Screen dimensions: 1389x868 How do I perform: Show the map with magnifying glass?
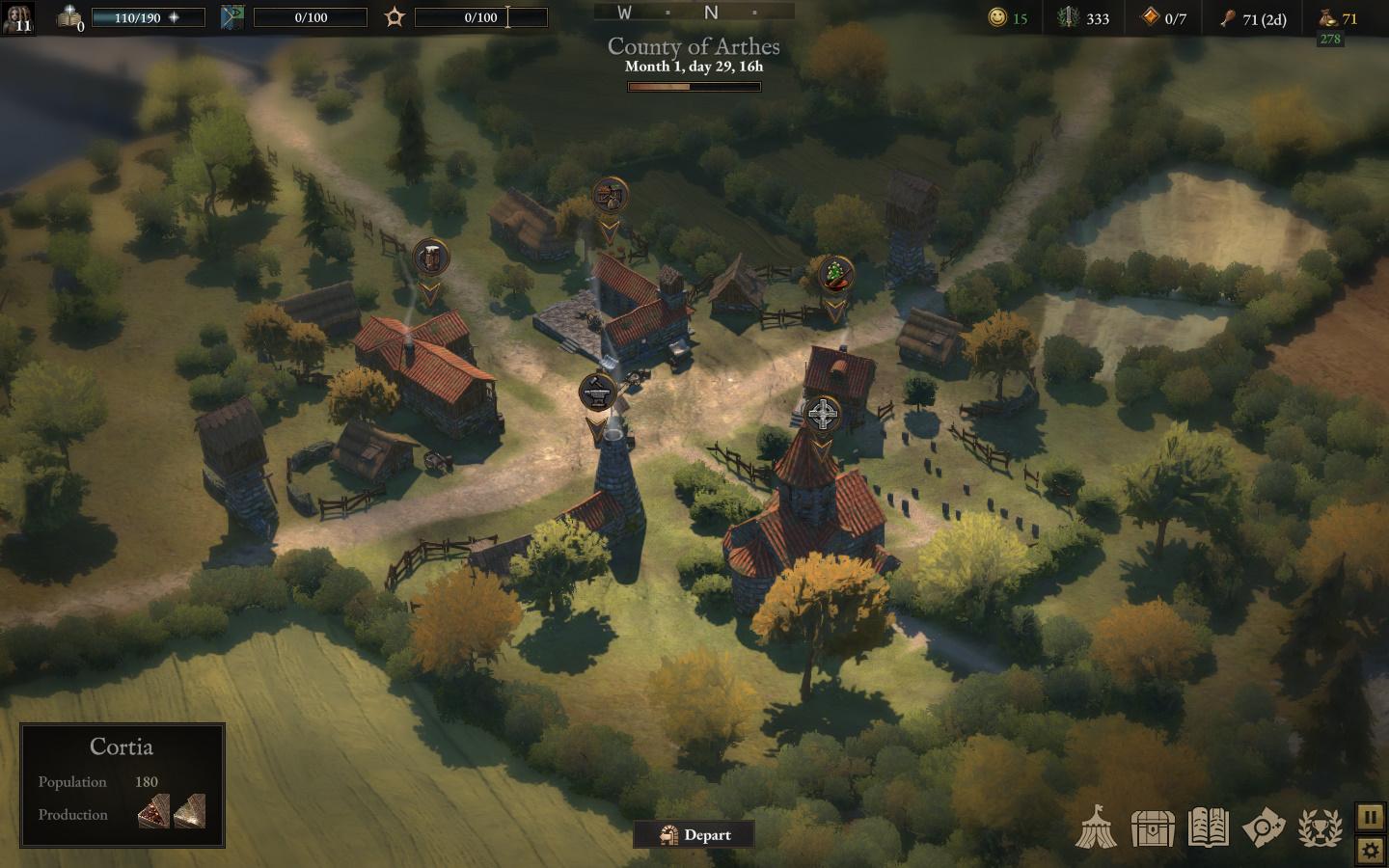coord(1264,827)
